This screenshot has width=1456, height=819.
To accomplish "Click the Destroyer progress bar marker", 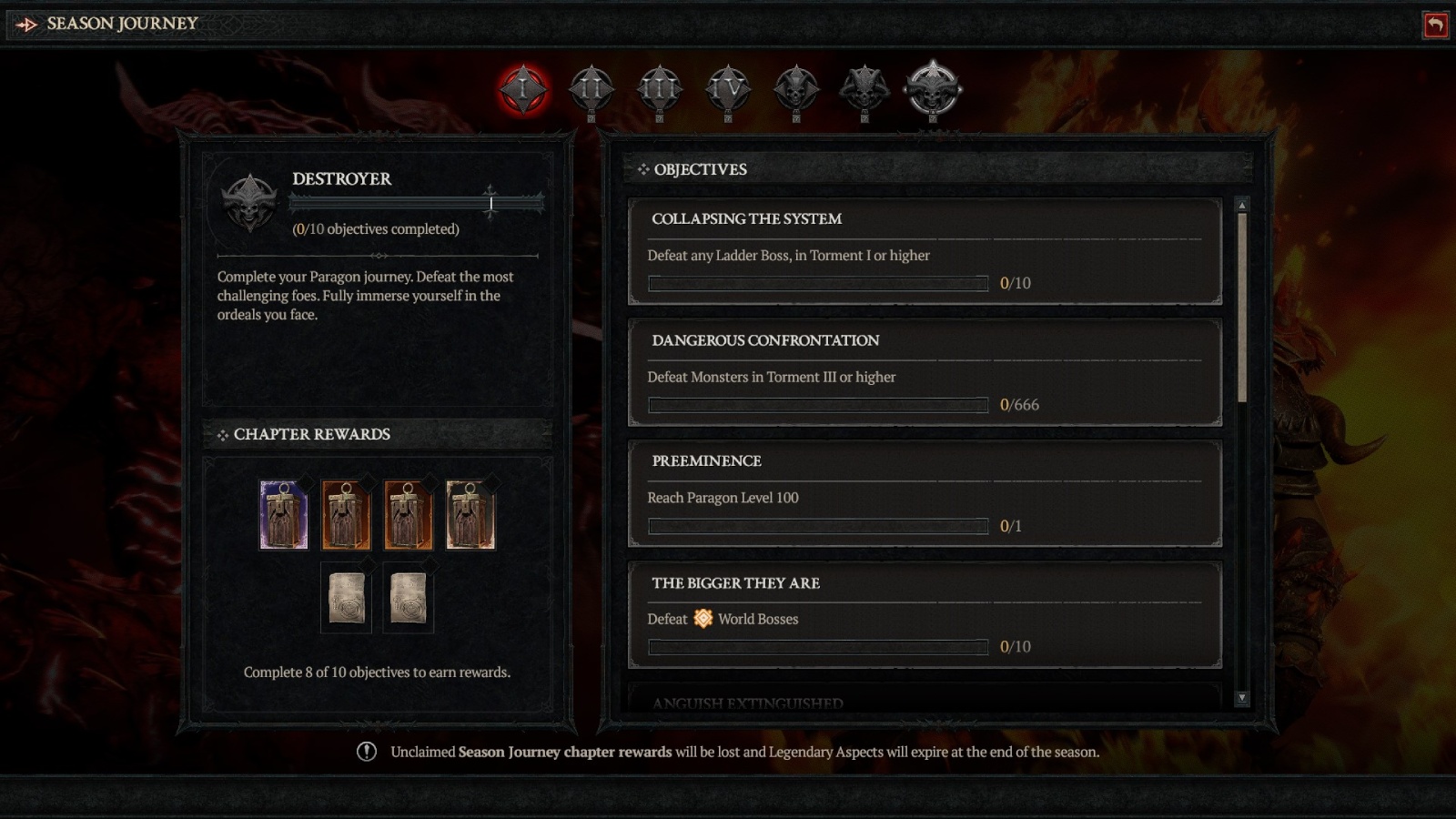I will tap(491, 204).
